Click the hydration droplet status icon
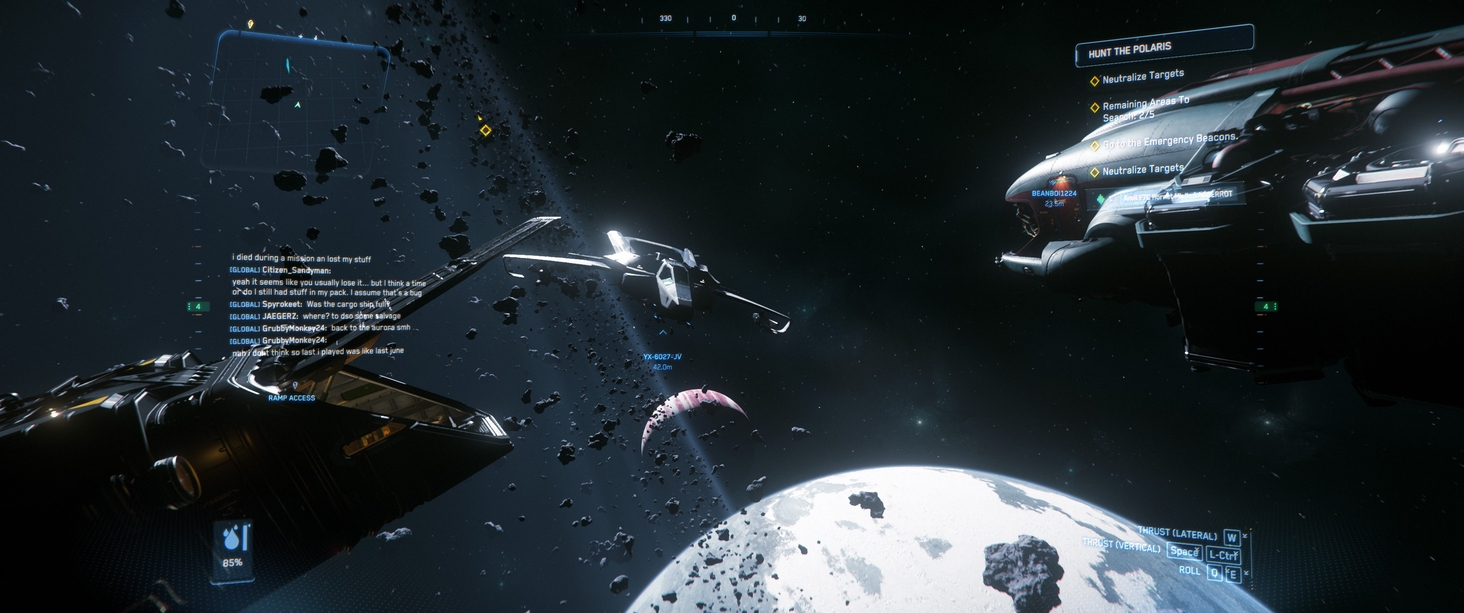 [233, 538]
